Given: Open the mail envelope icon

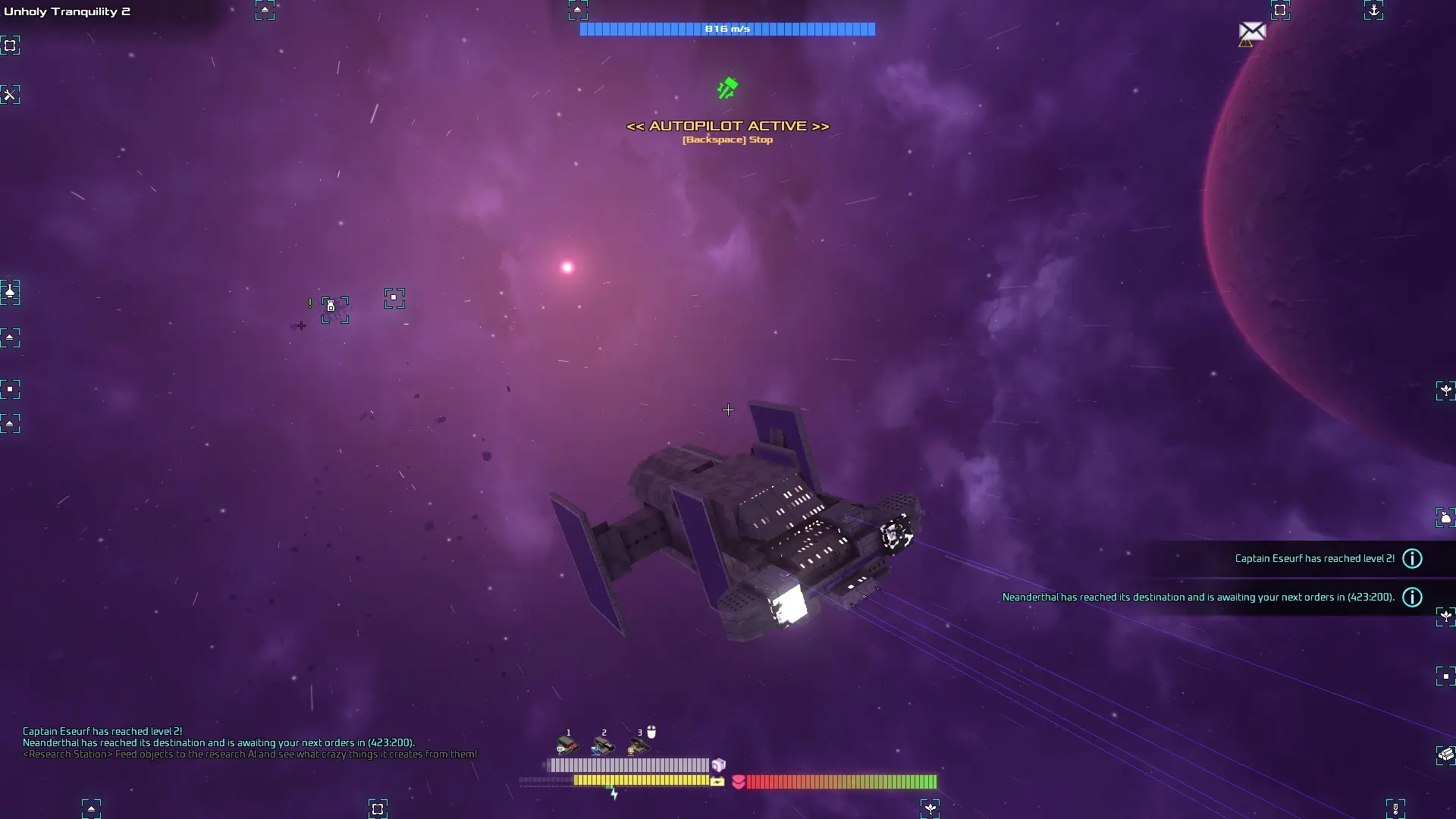Looking at the screenshot, I should 1252,31.
